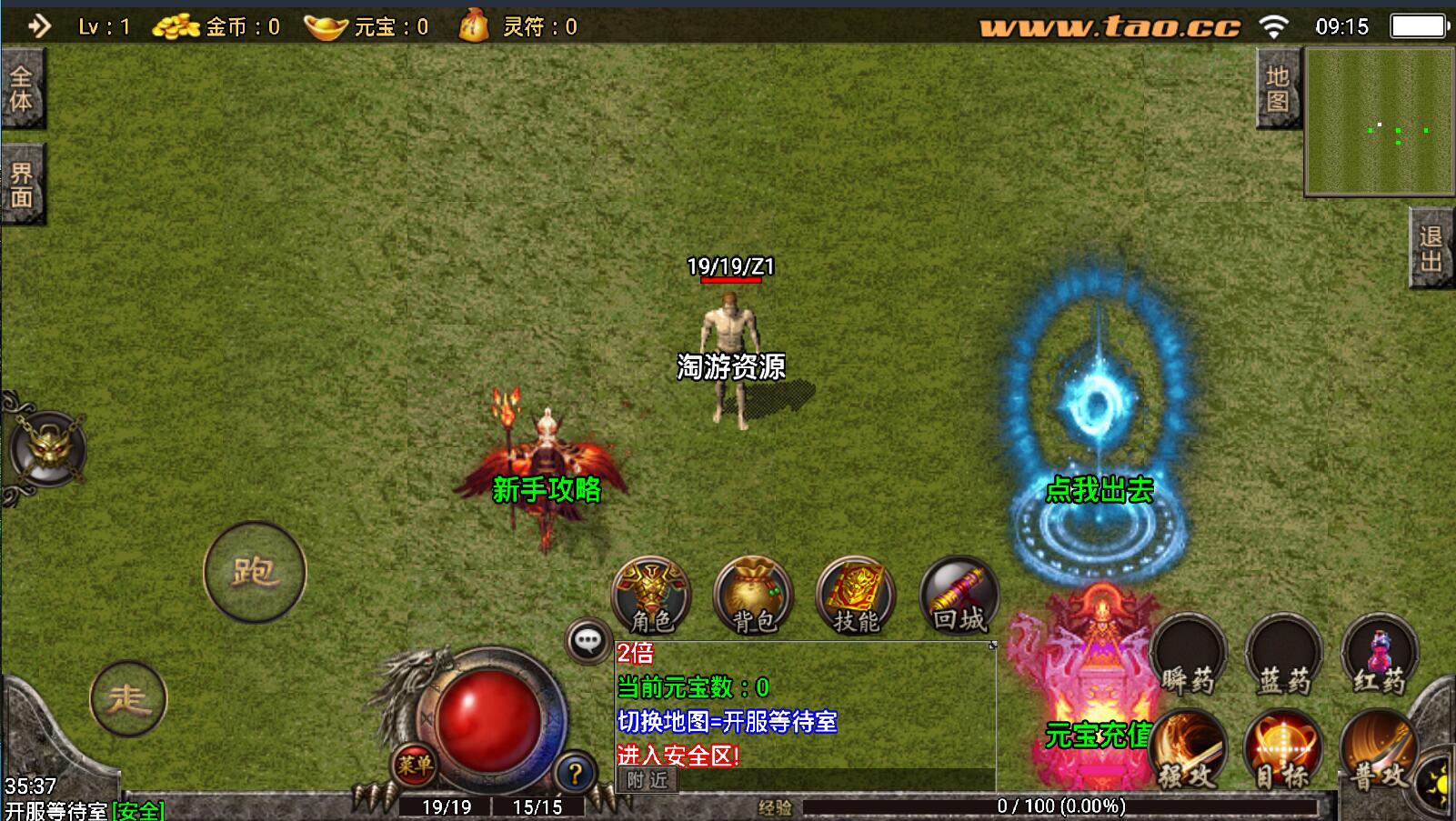The width and height of the screenshot is (1456, 821).
Task: Open the 菜单 menu button
Action: click(x=414, y=766)
